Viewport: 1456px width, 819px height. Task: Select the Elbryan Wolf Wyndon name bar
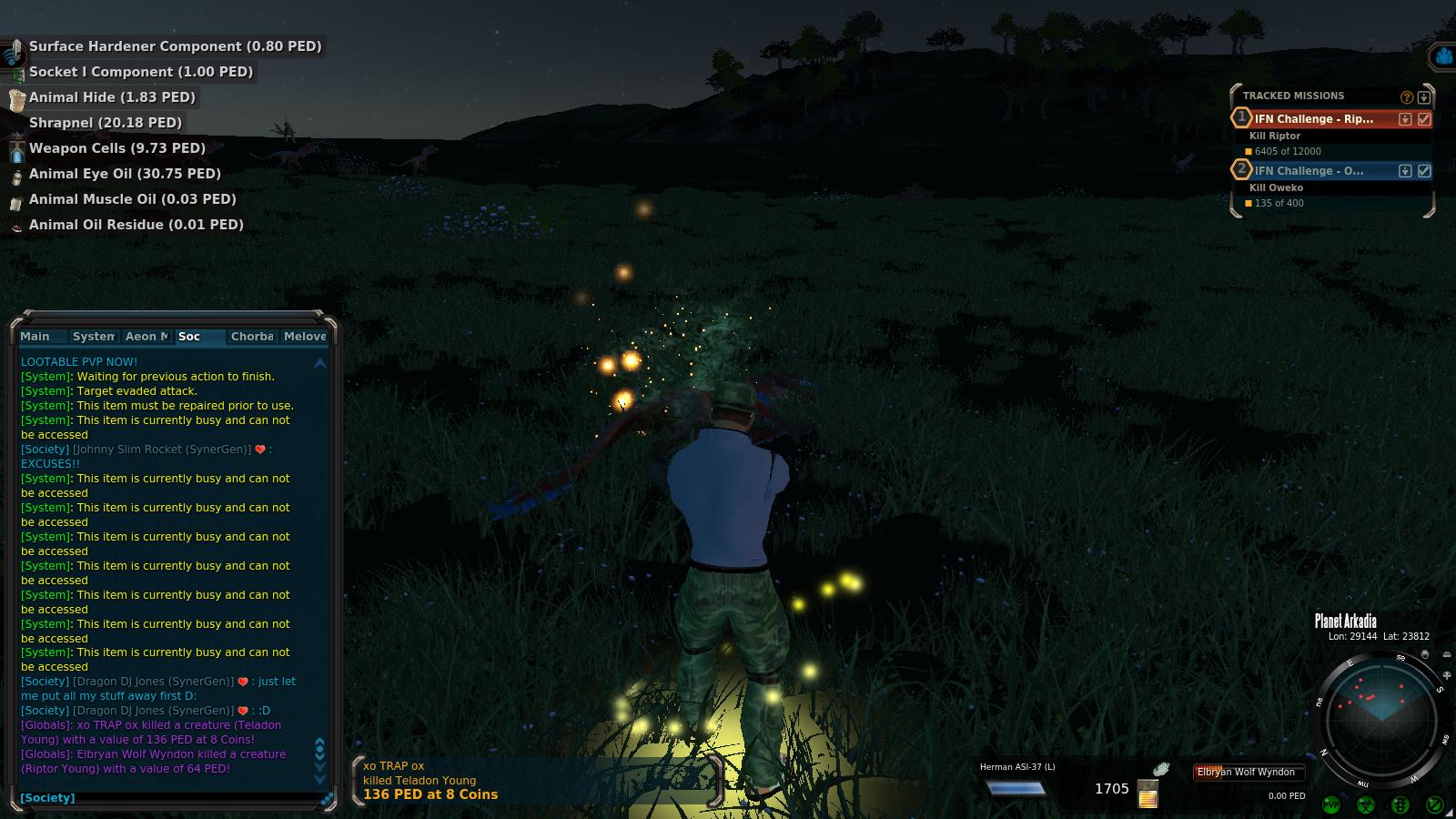[1249, 773]
